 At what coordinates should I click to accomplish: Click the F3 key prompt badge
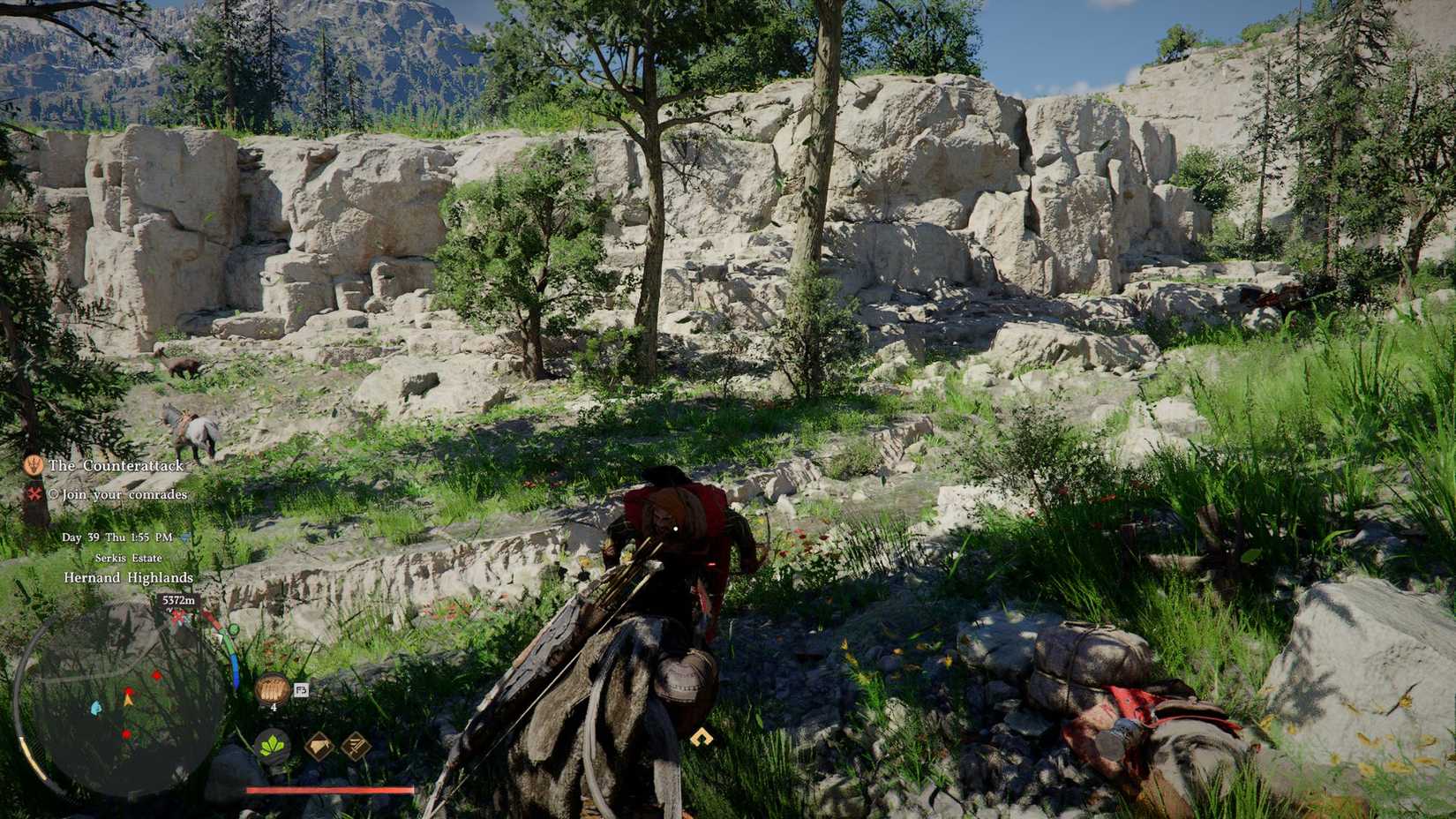pyautogui.click(x=301, y=688)
